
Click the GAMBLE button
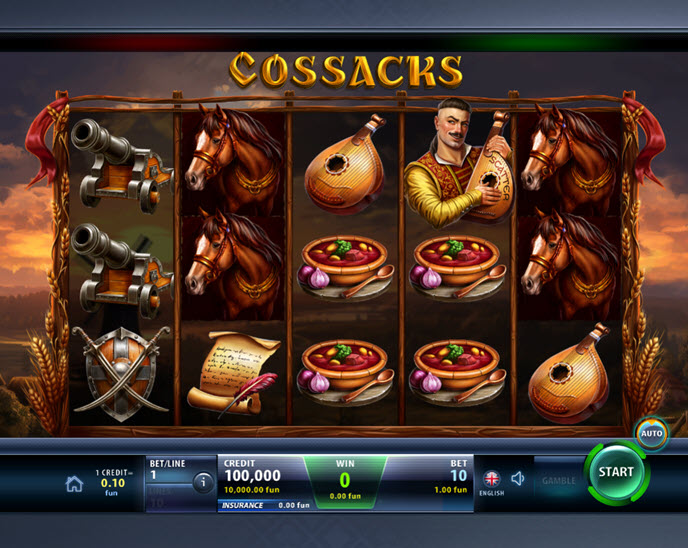pyautogui.click(x=558, y=481)
